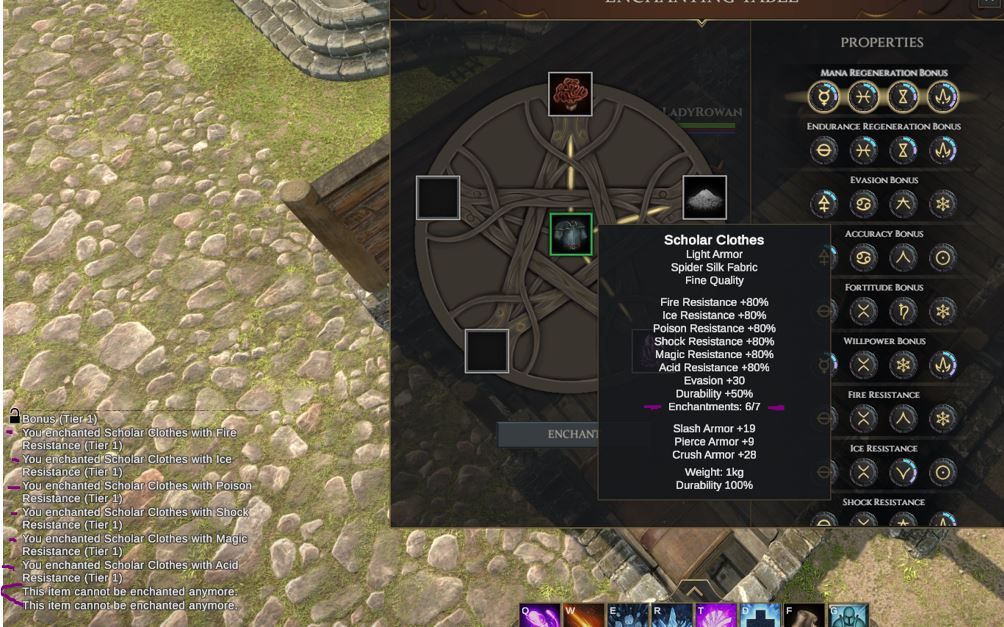Viewport: 1004px width, 627px height.
Task: Select the Scholar Clothes center slot
Action: pos(571,234)
